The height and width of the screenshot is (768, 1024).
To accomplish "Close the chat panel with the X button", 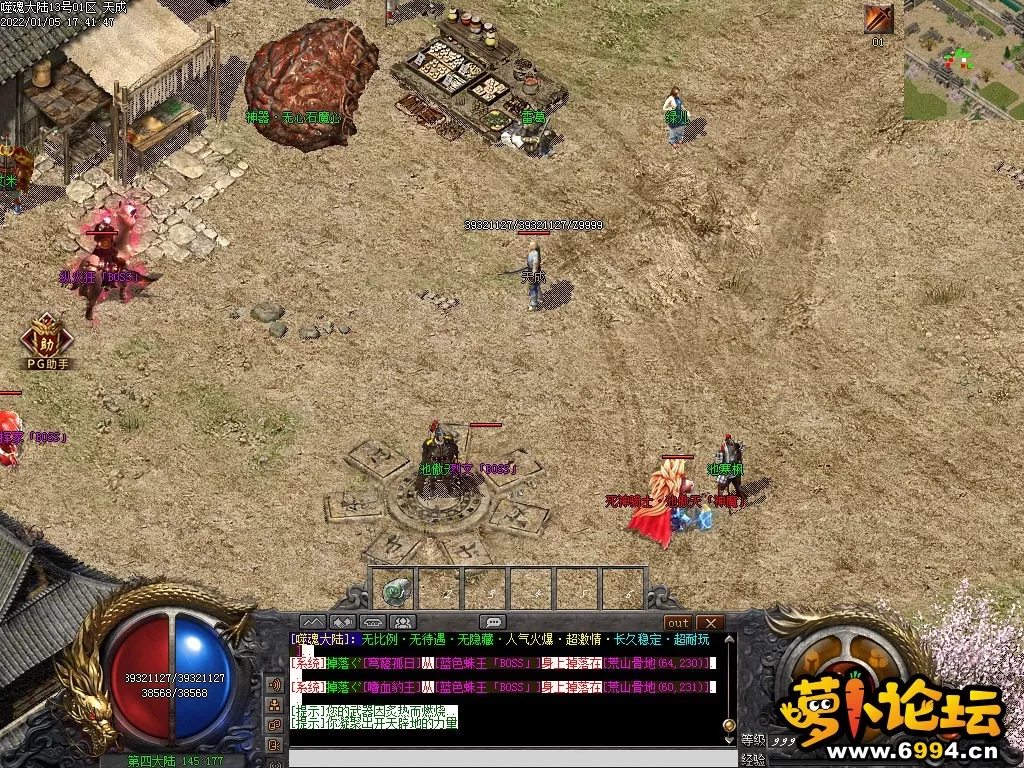I will click(x=709, y=623).
